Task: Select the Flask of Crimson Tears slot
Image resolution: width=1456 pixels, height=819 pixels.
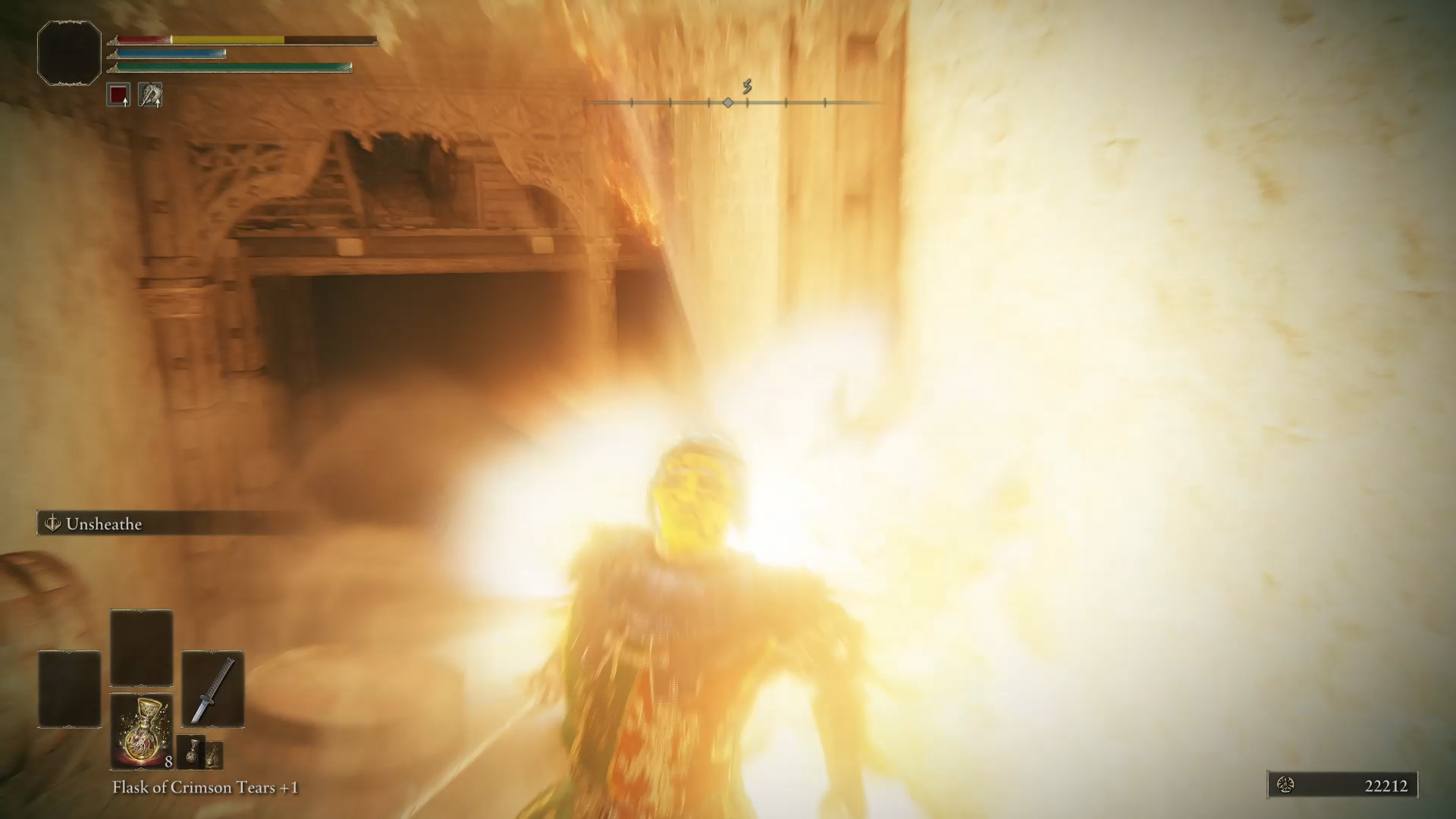Action: pos(142,731)
